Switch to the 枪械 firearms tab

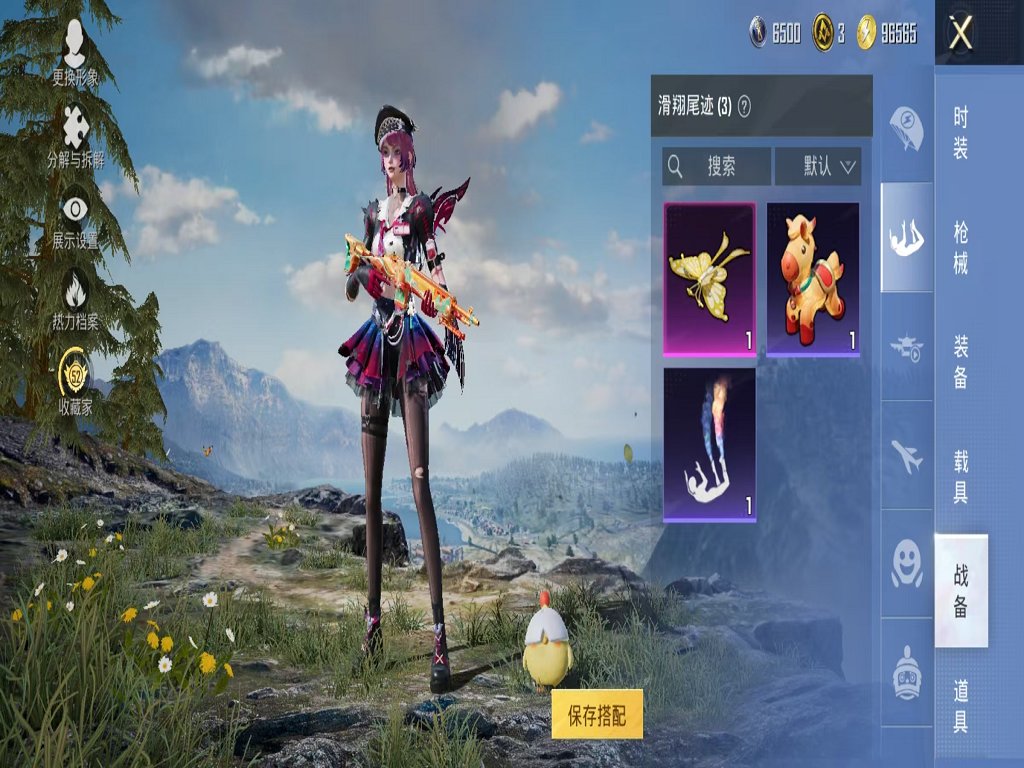(960, 248)
